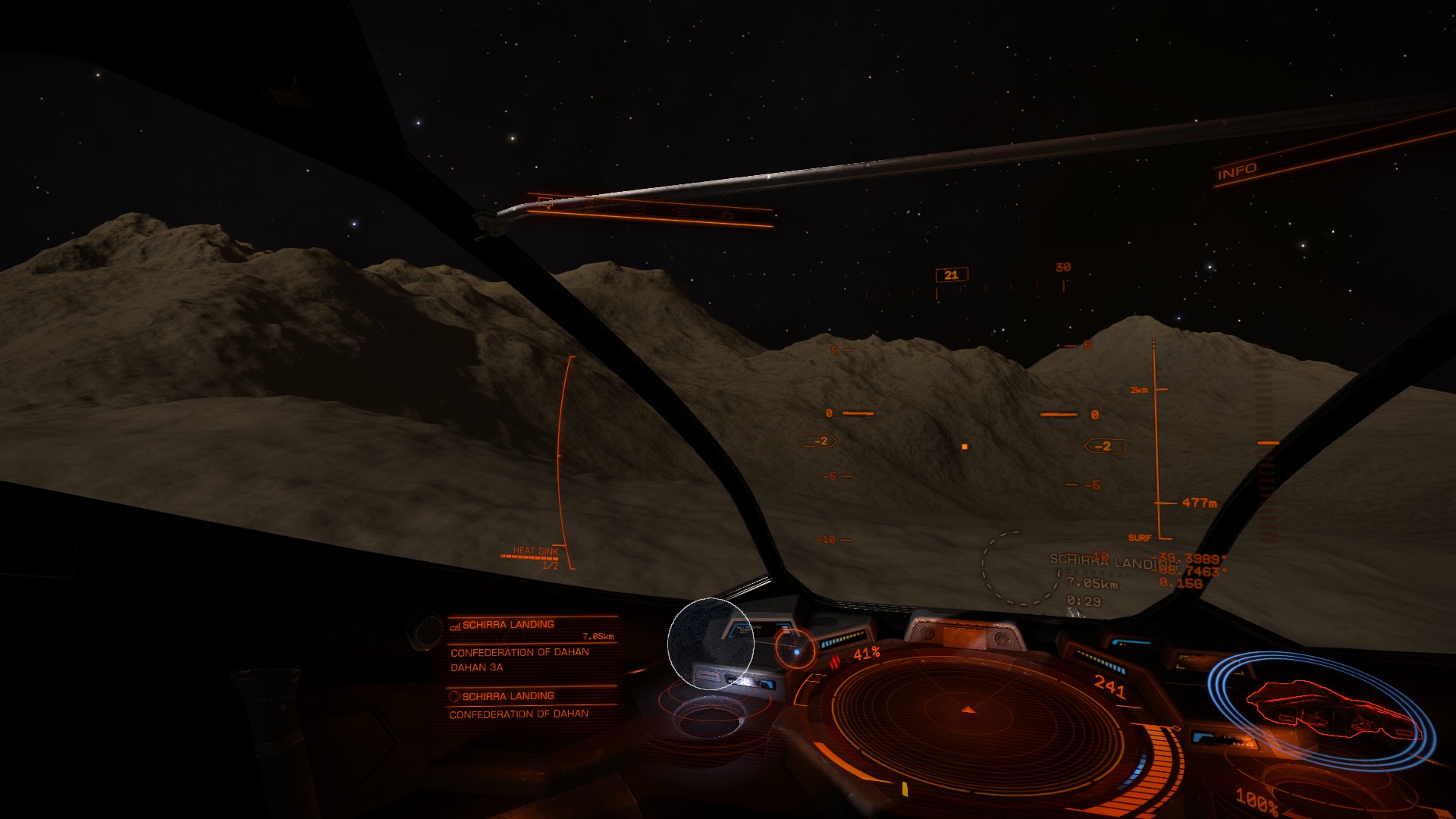Select the planet hologram sphere
The width and height of the screenshot is (1456, 819).
point(711,643)
